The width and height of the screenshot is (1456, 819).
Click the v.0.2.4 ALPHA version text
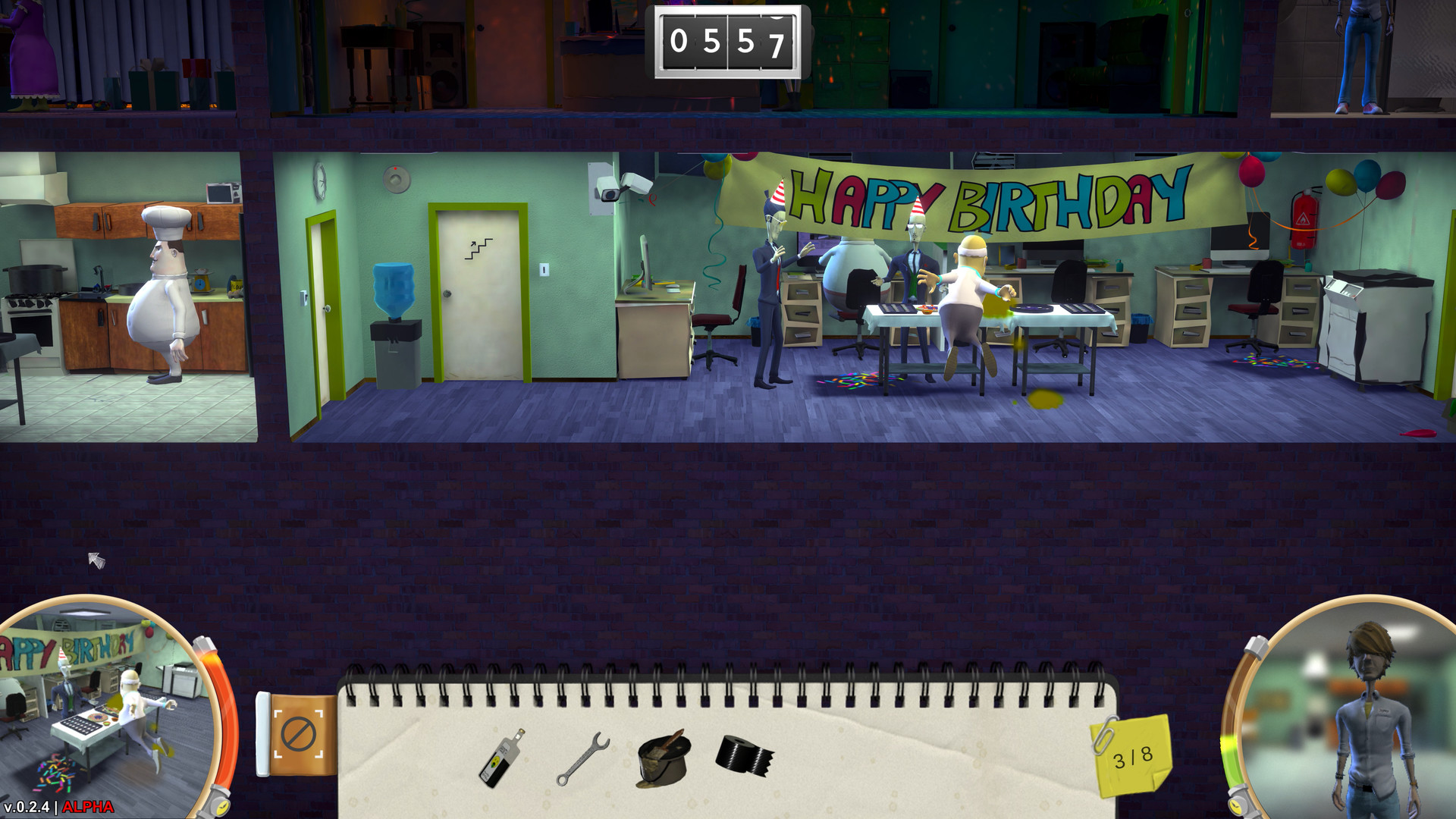click(57, 805)
